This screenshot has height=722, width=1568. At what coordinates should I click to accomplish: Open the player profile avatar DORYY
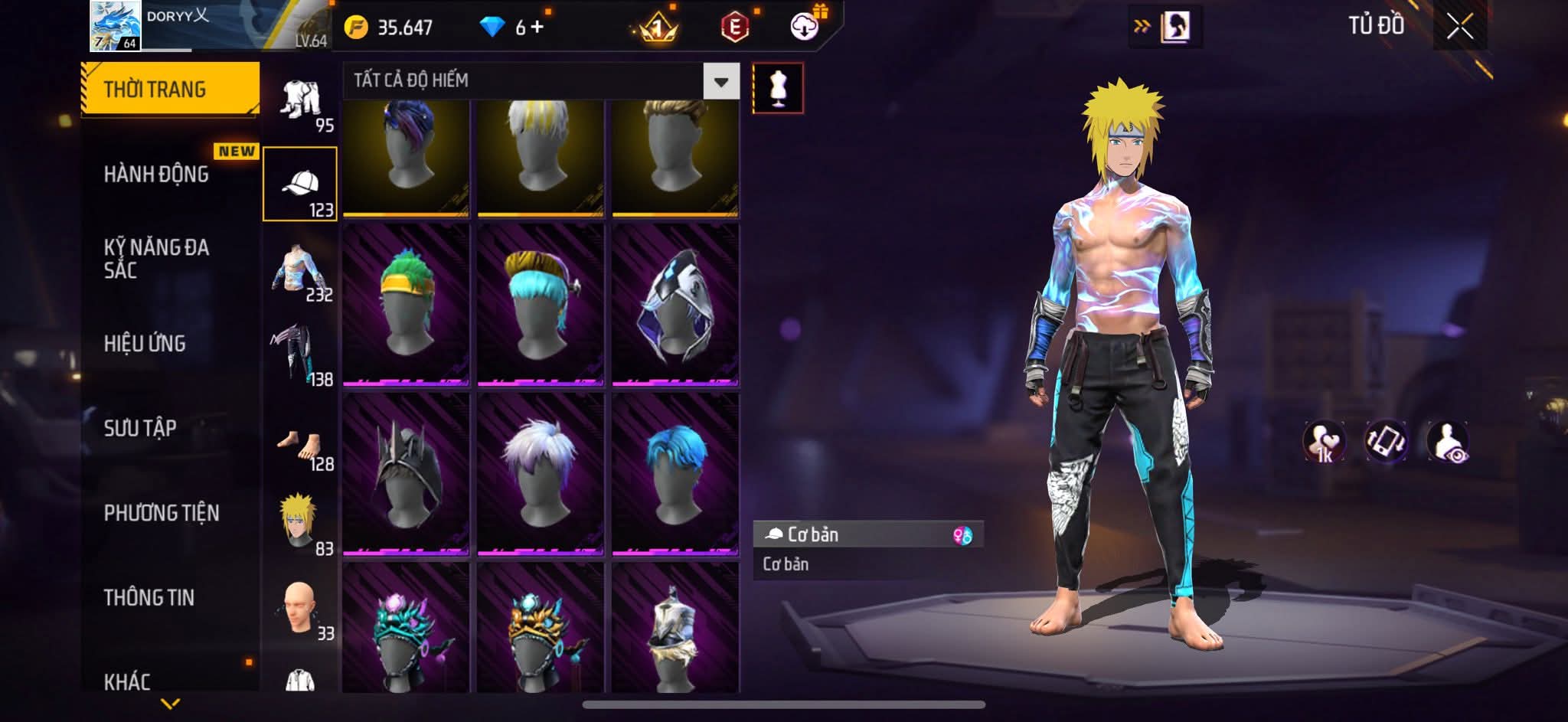[x=115, y=26]
